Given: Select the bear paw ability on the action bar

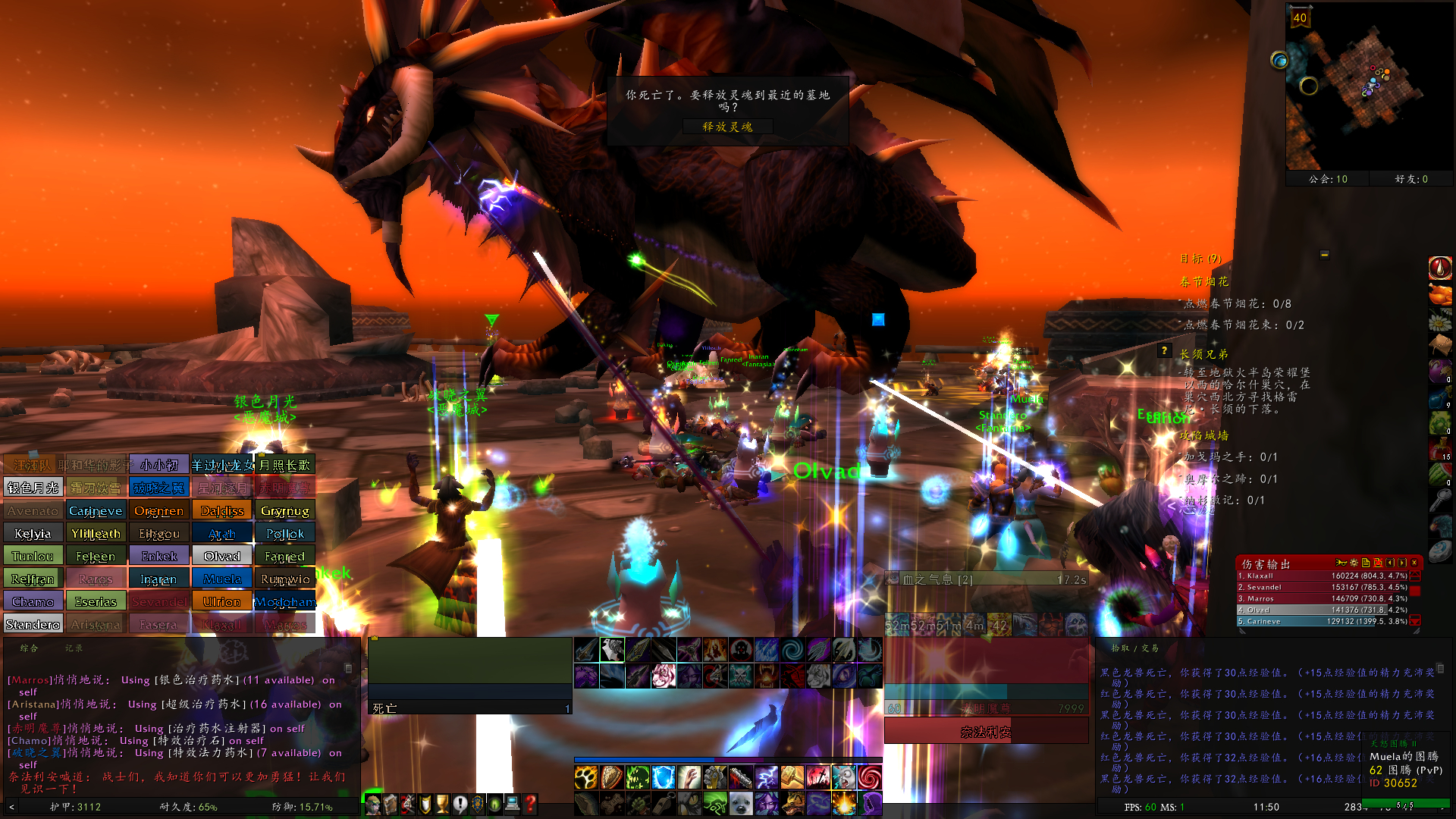Looking at the screenshot, I should [x=586, y=777].
